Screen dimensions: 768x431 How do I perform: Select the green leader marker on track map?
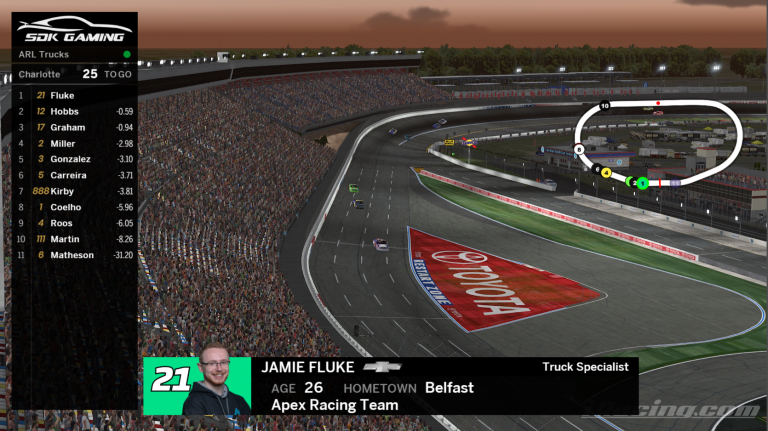(x=642, y=183)
